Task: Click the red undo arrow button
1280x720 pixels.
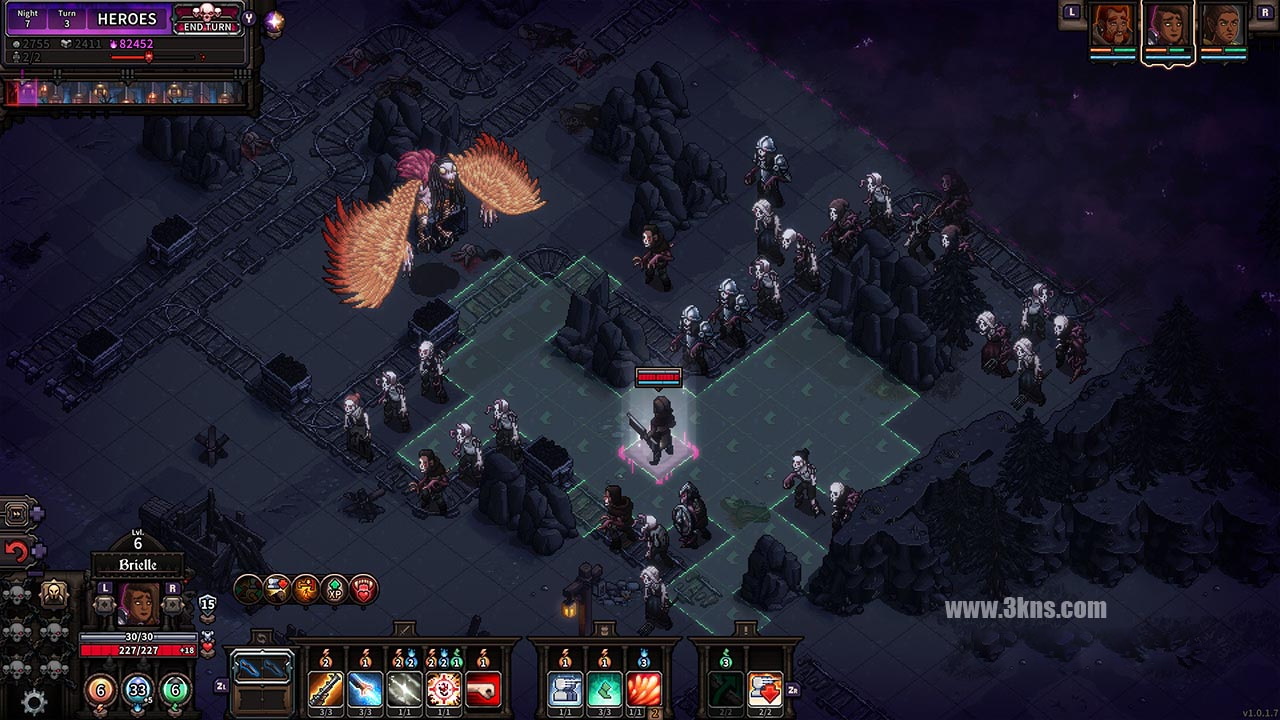Action: click(16, 551)
